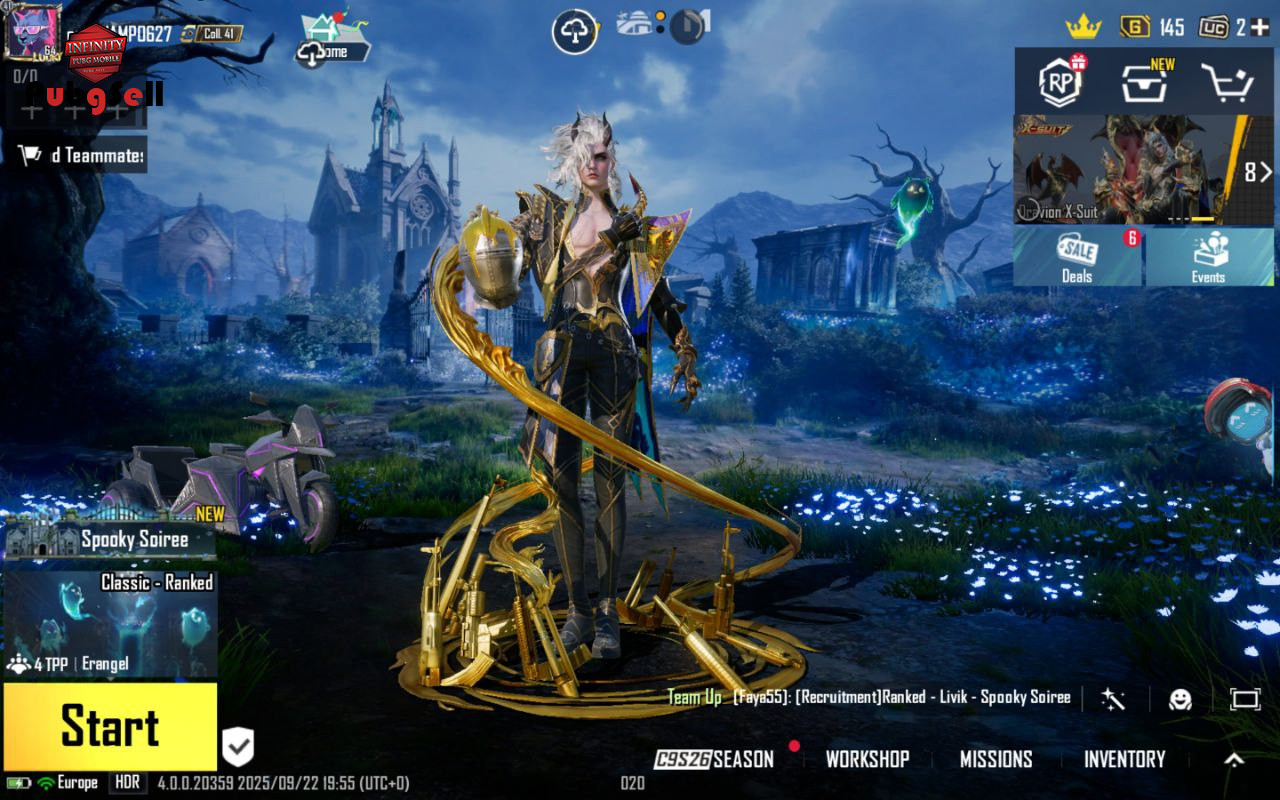Image resolution: width=1280 pixels, height=800 pixels.
Task: Open the player avatar profile
Action: [33, 31]
